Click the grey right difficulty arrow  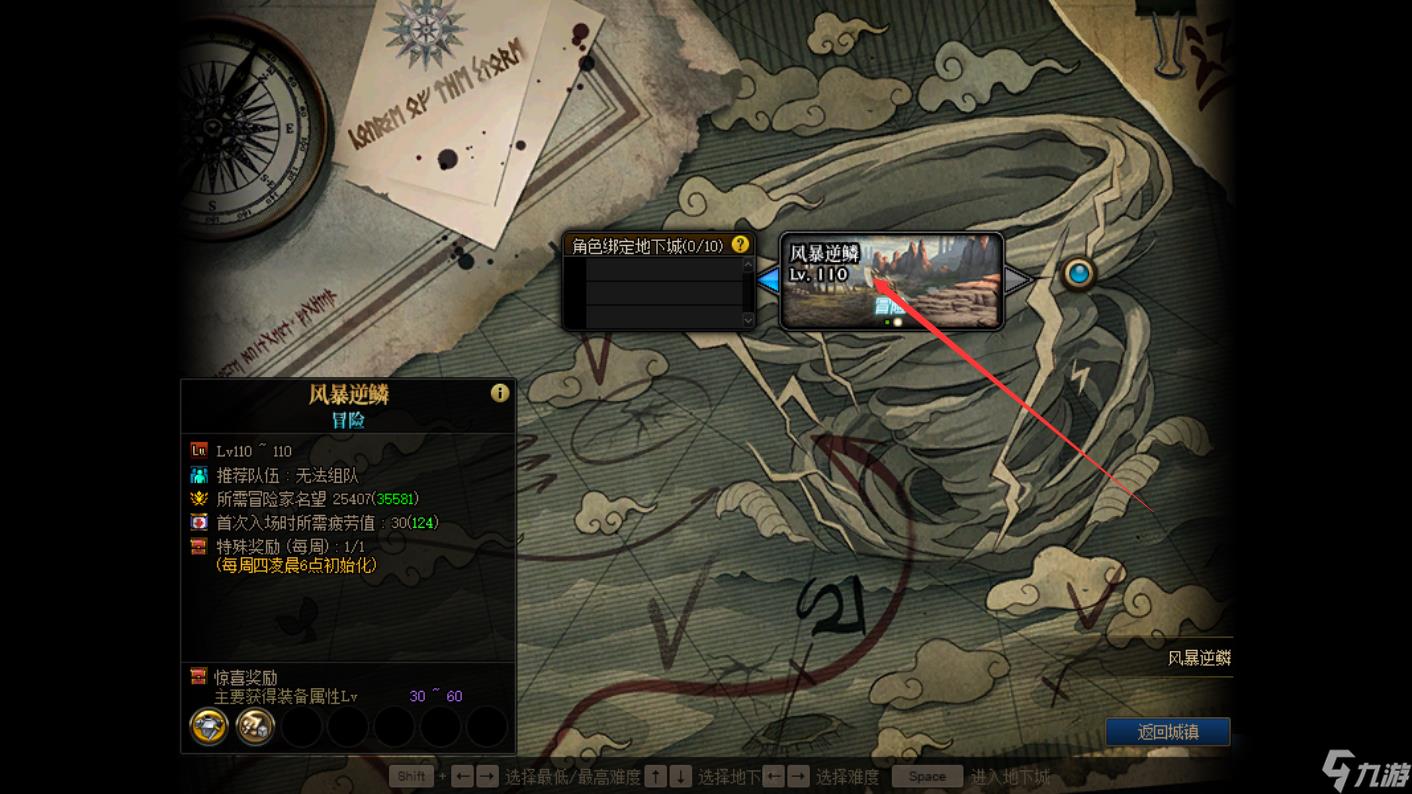pos(1017,280)
